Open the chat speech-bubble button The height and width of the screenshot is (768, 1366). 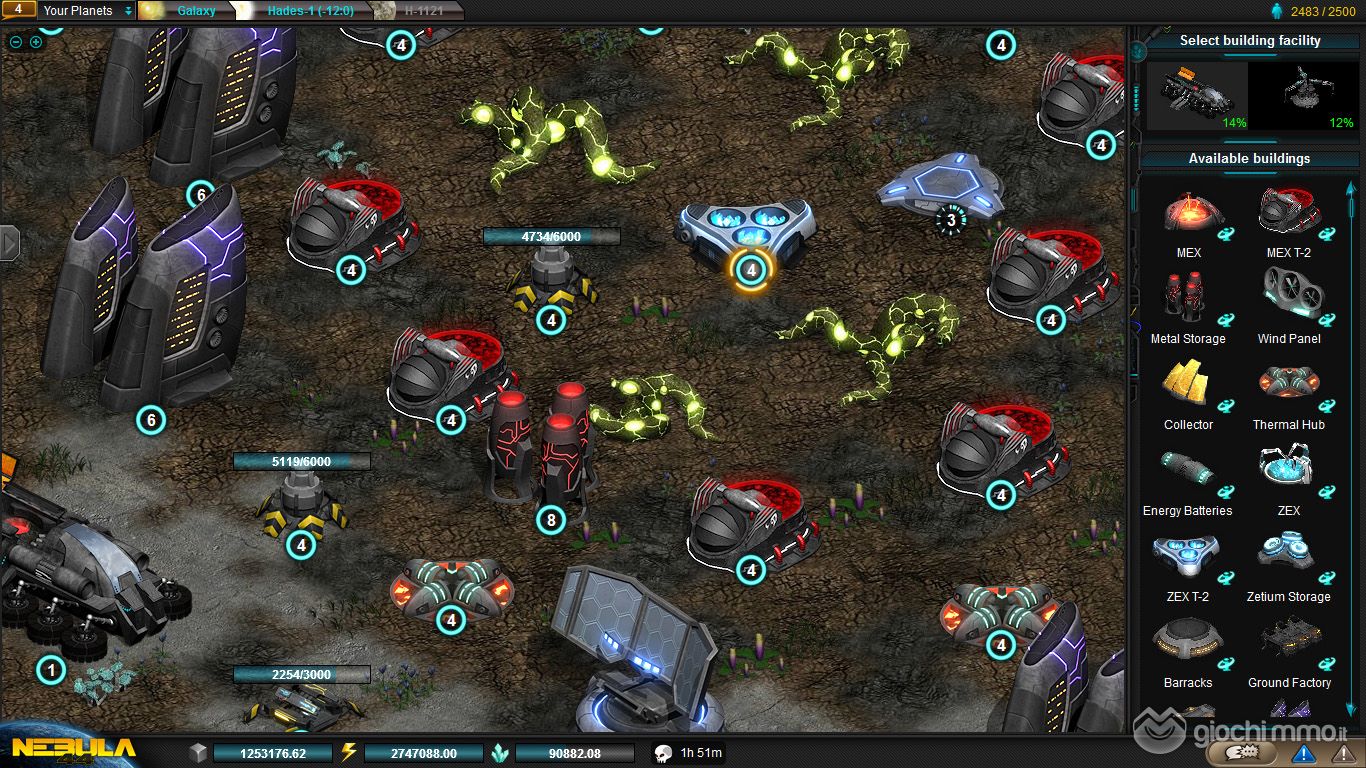click(1250, 752)
